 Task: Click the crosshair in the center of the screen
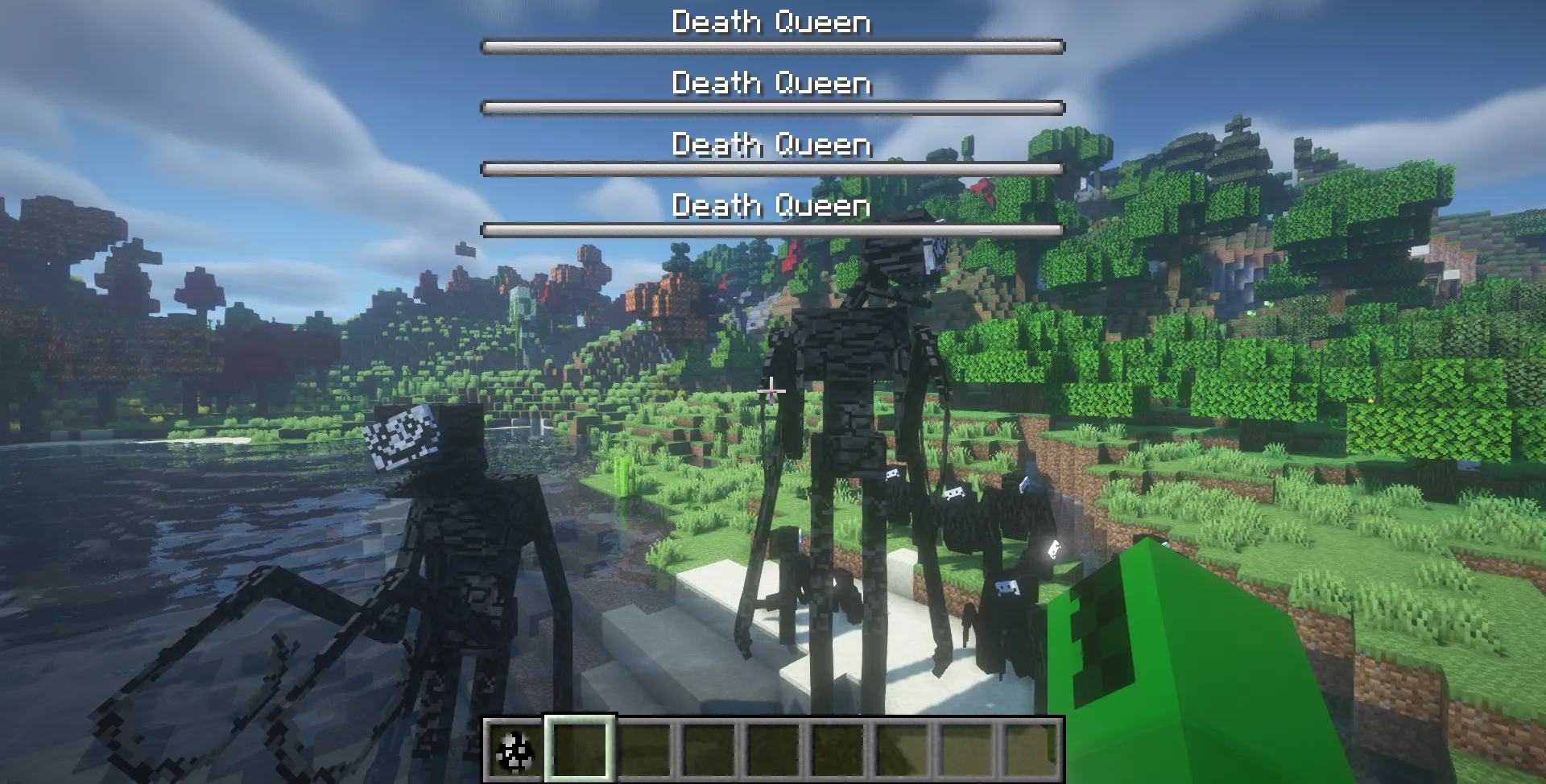tap(772, 391)
